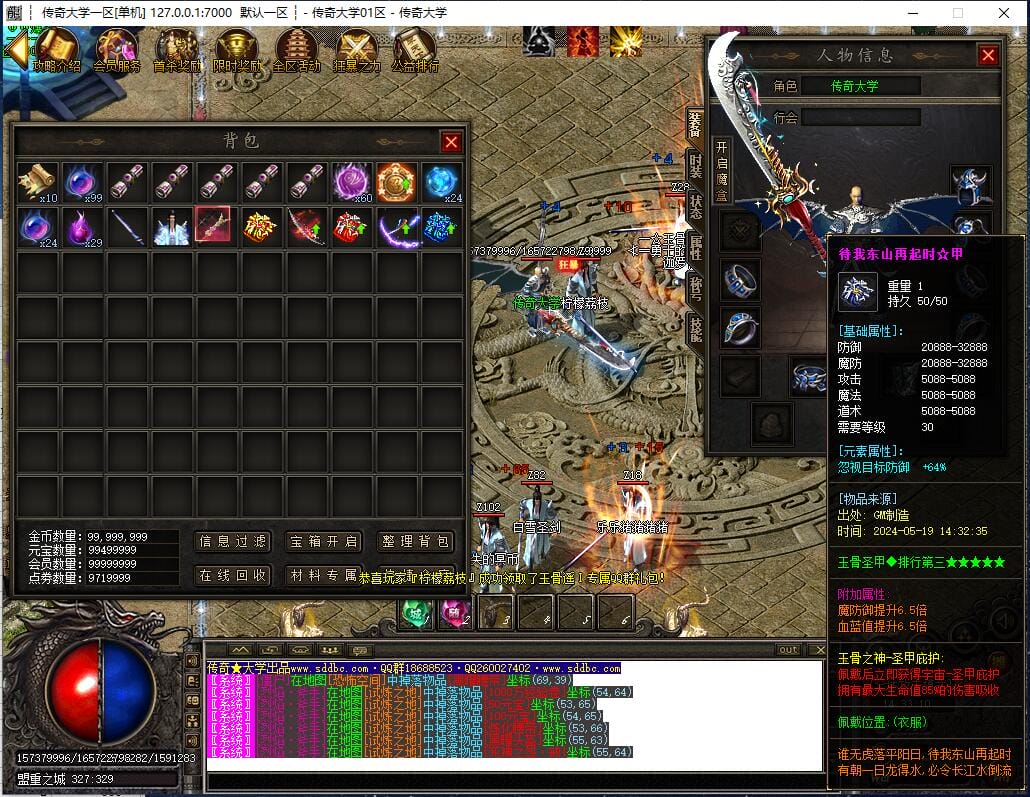Open the 狂暴之力 crossed-swords icon

coord(356,51)
